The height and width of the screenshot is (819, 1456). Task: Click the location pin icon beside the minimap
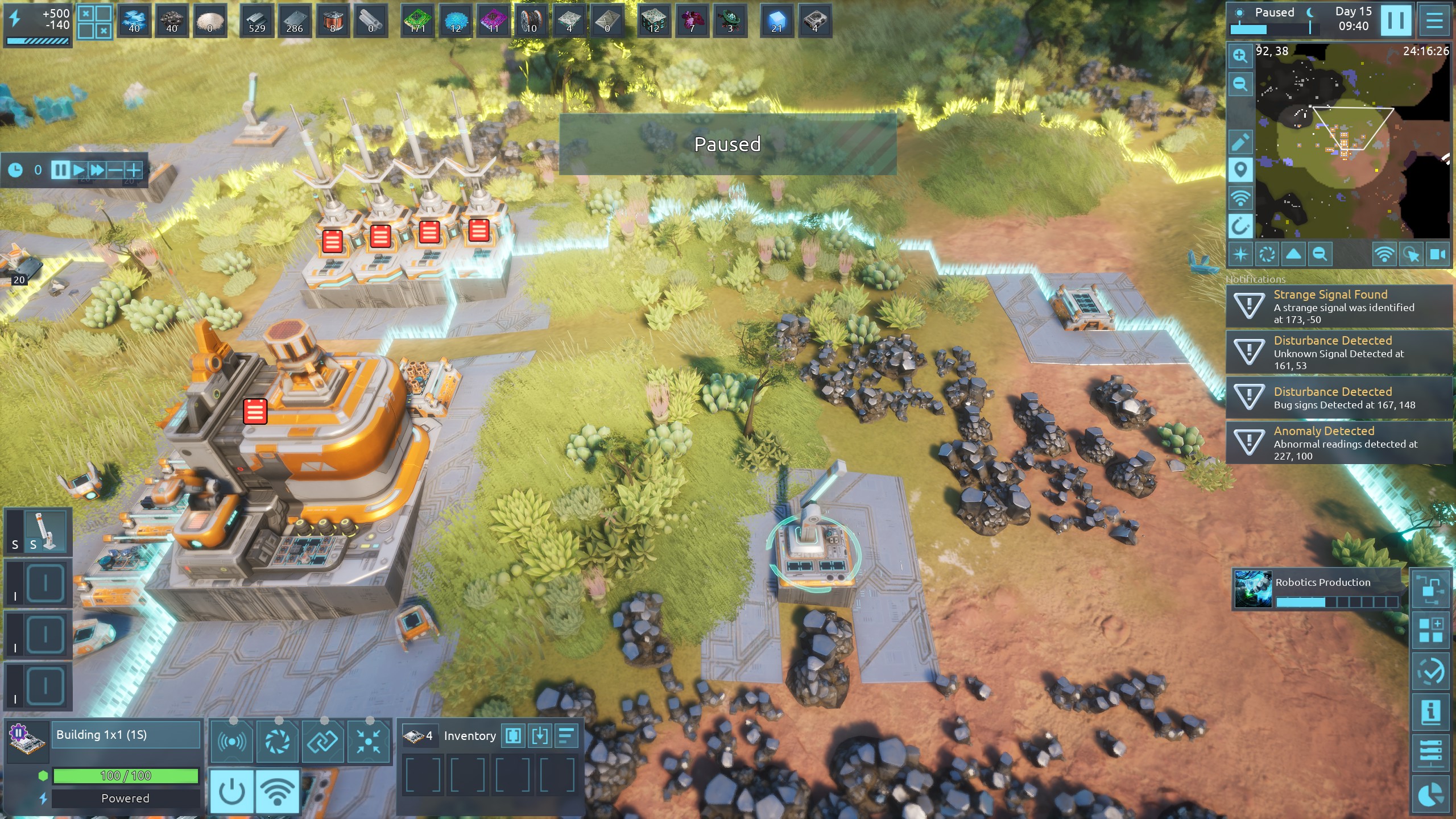tap(1240, 169)
